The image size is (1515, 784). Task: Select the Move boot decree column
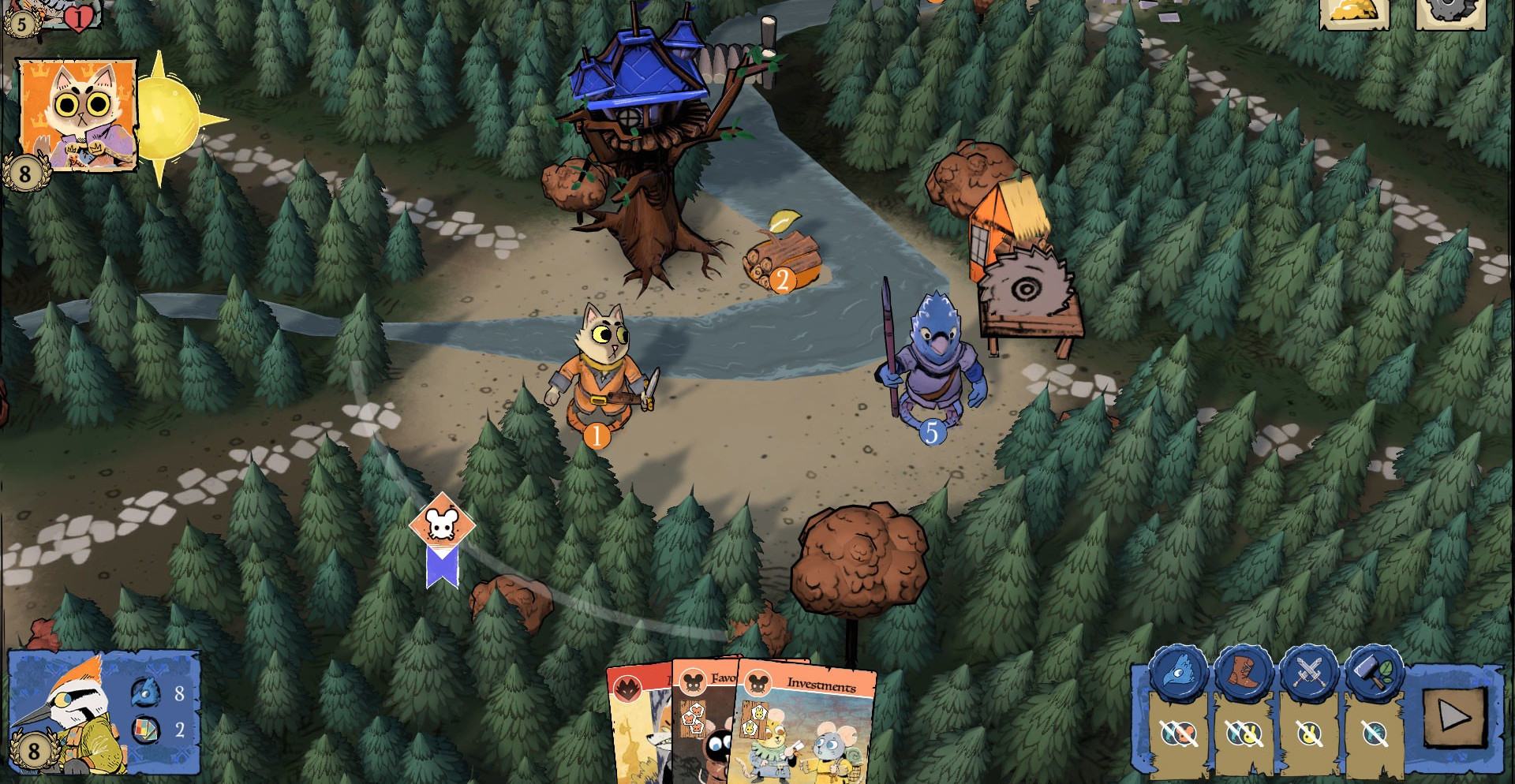[1243, 710]
